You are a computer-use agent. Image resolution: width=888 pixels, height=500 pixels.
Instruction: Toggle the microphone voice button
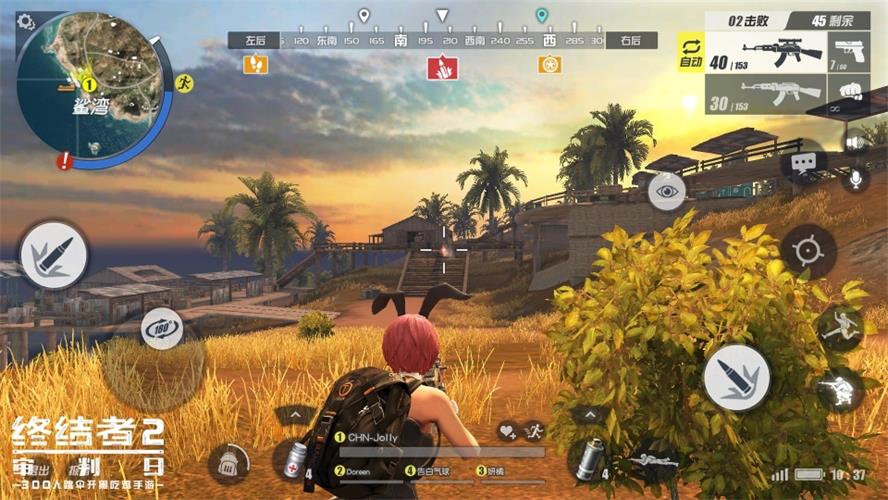(854, 178)
